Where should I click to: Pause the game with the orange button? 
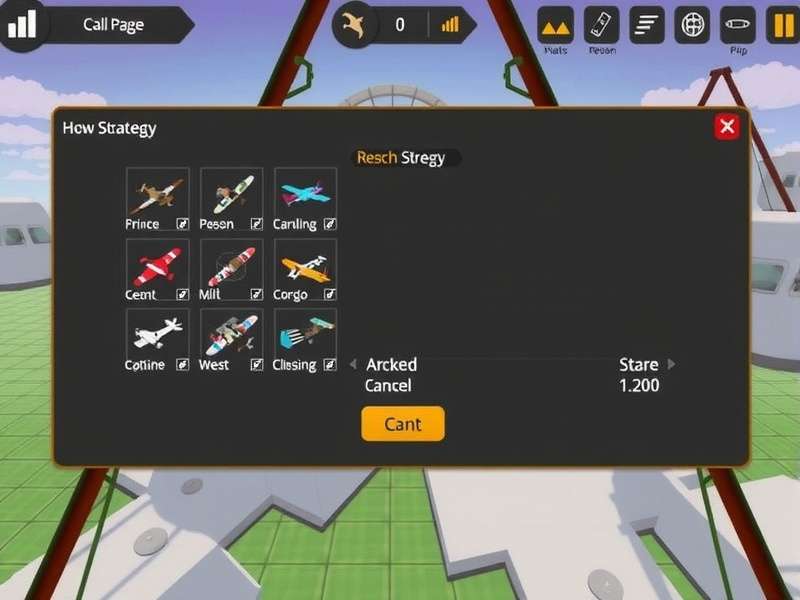point(780,25)
